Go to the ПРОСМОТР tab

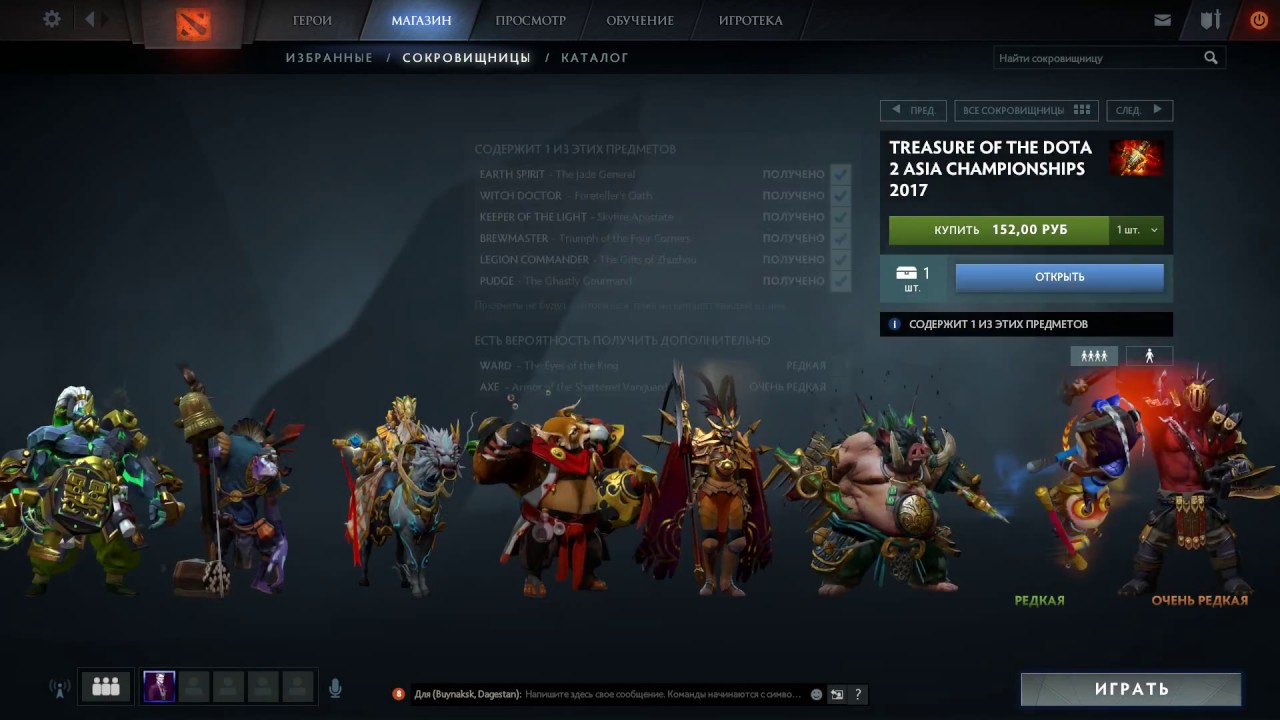point(530,20)
